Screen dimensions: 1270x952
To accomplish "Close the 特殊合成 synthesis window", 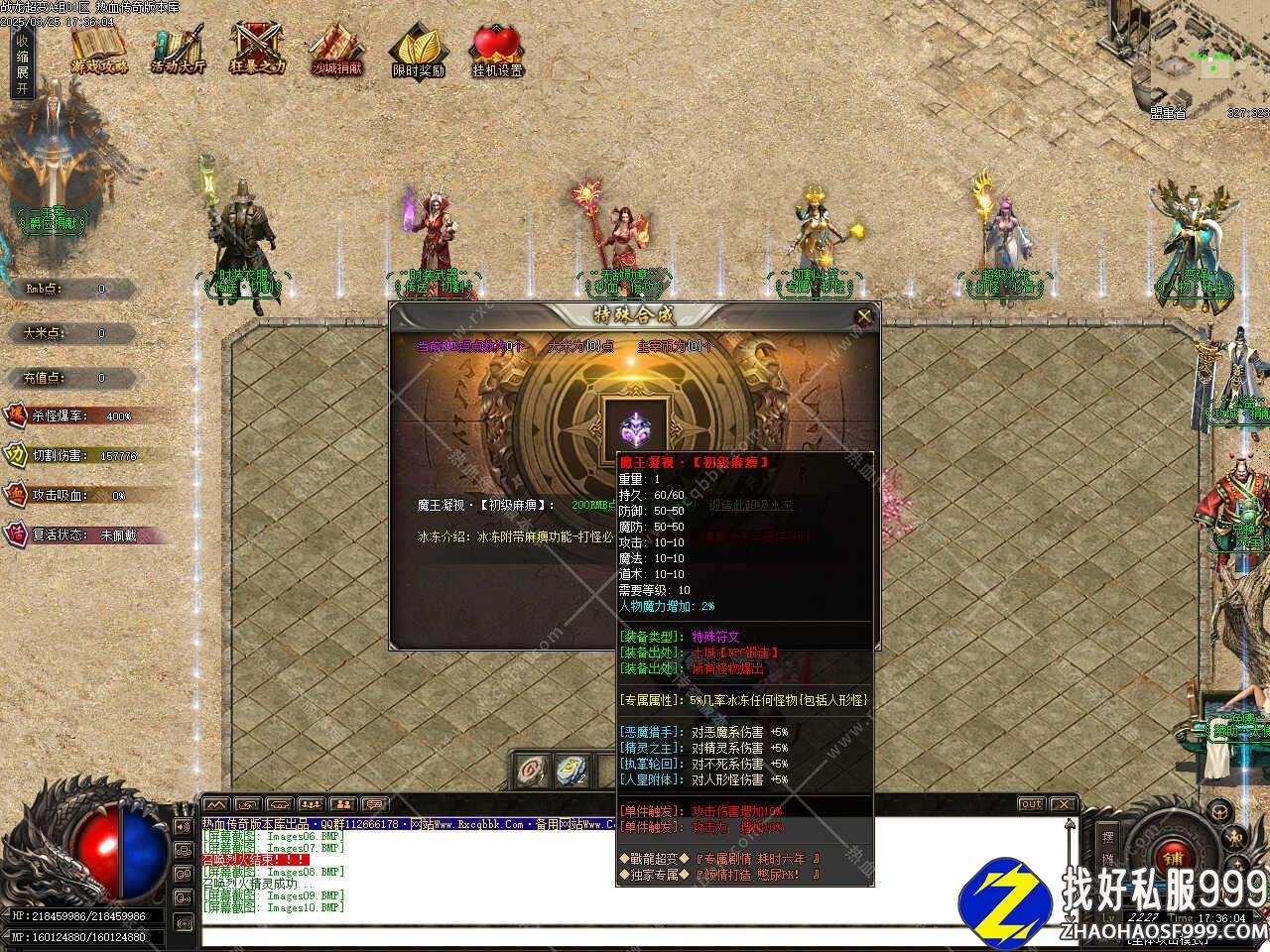I will (864, 317).
